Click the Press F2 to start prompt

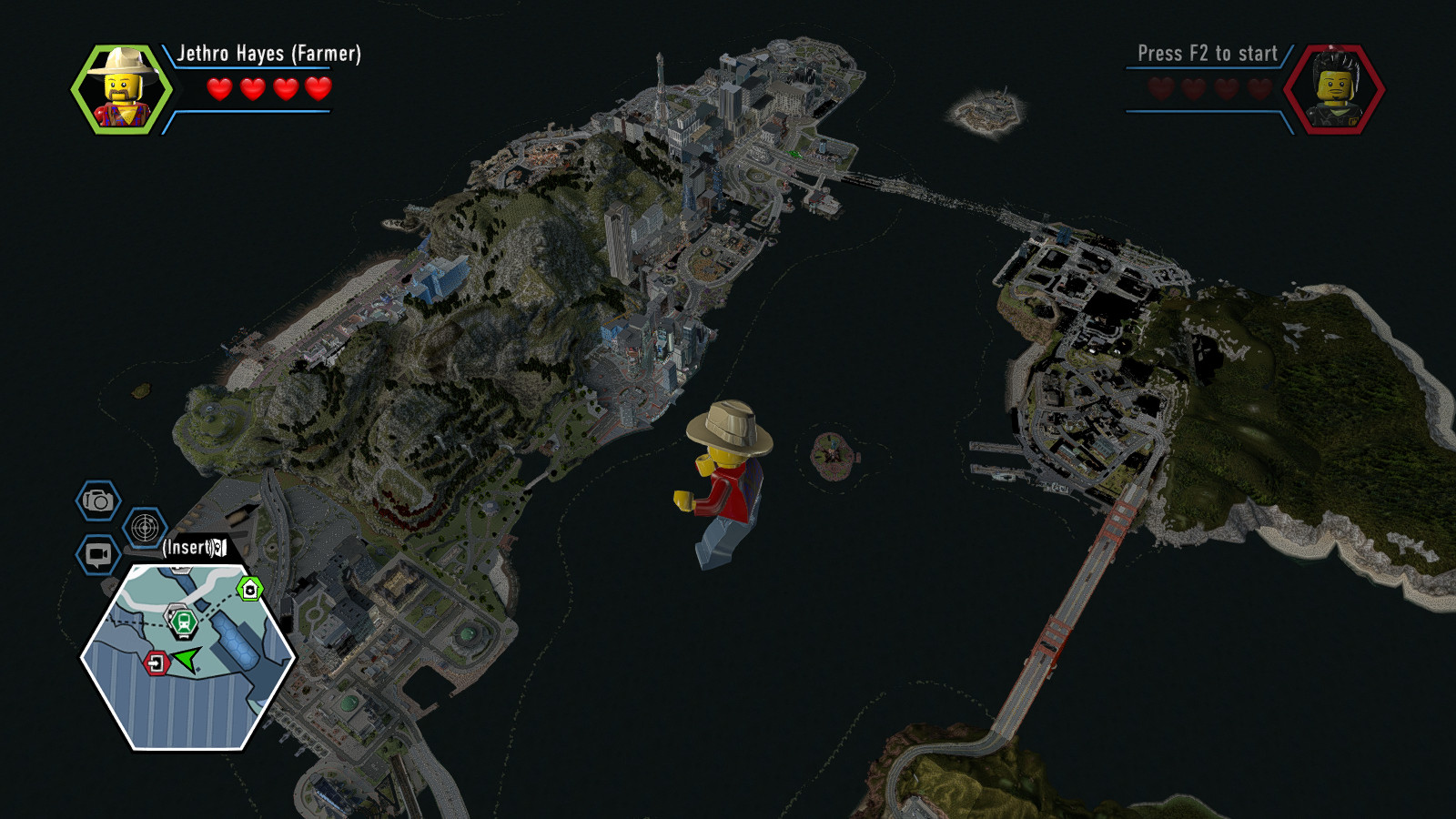(x=1207, y=54)
